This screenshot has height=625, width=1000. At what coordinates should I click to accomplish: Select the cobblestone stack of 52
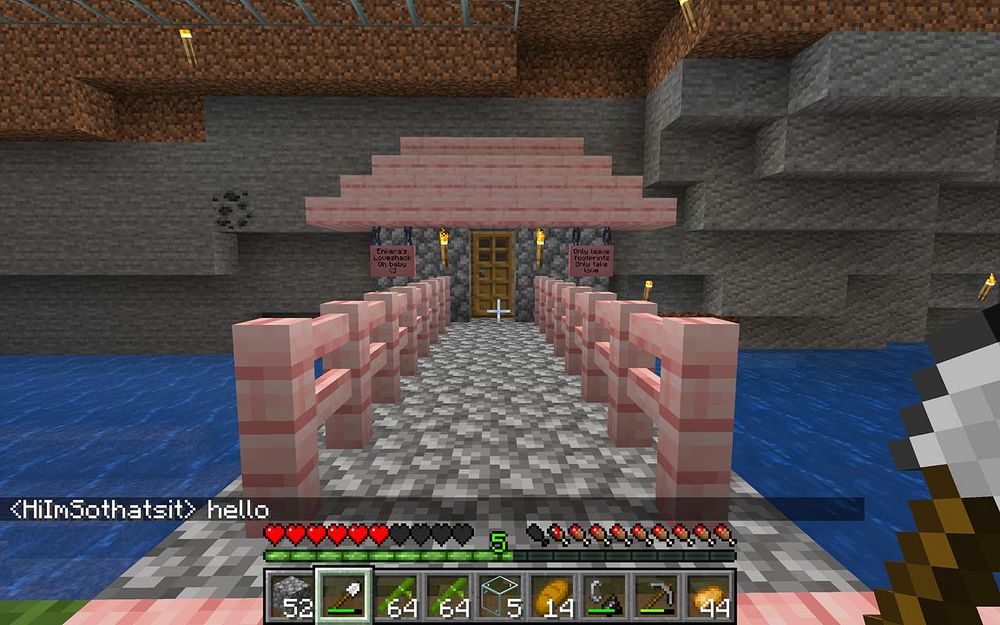tap(290, 595)
